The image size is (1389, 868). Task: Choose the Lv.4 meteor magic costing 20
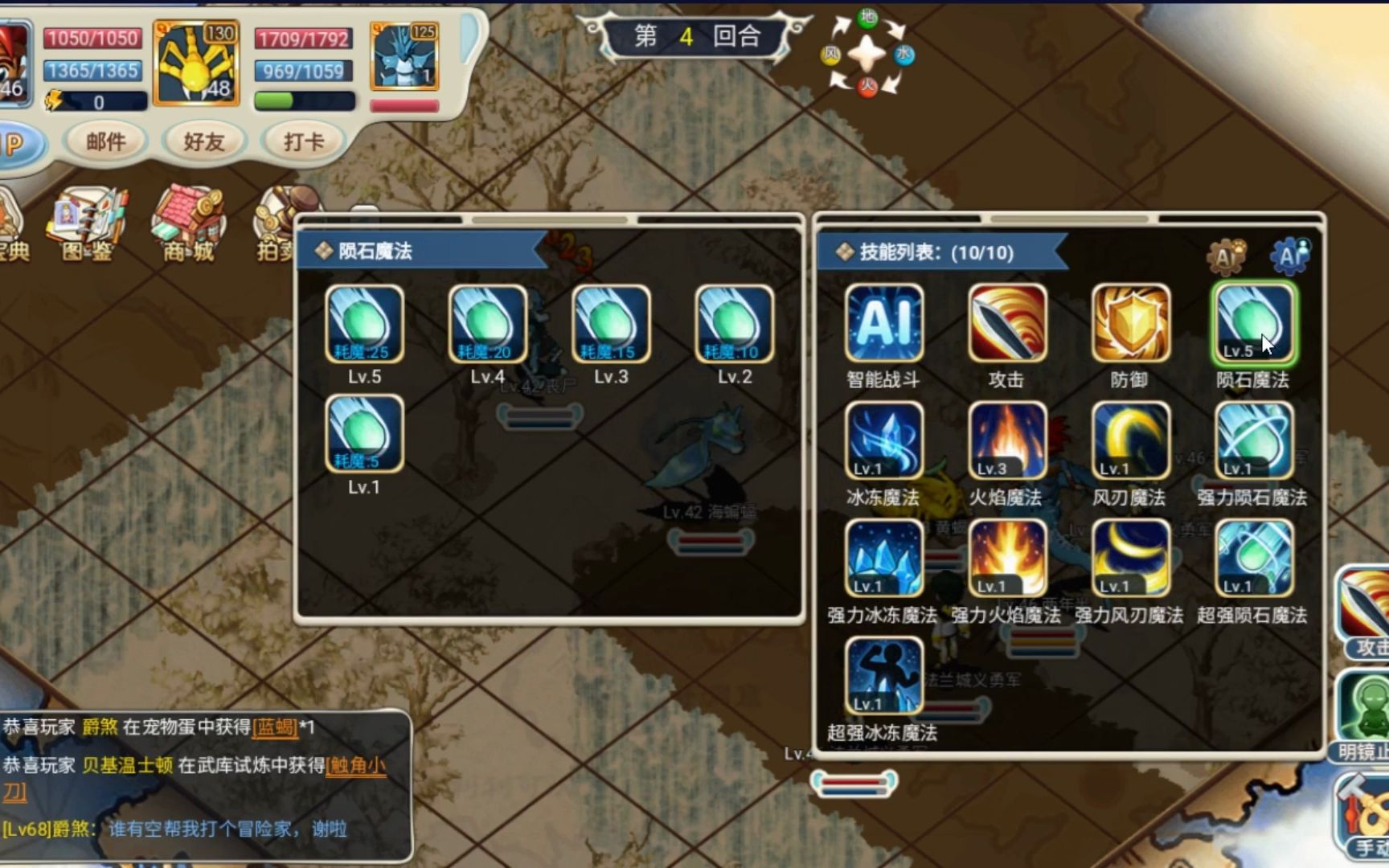point(487,324)
